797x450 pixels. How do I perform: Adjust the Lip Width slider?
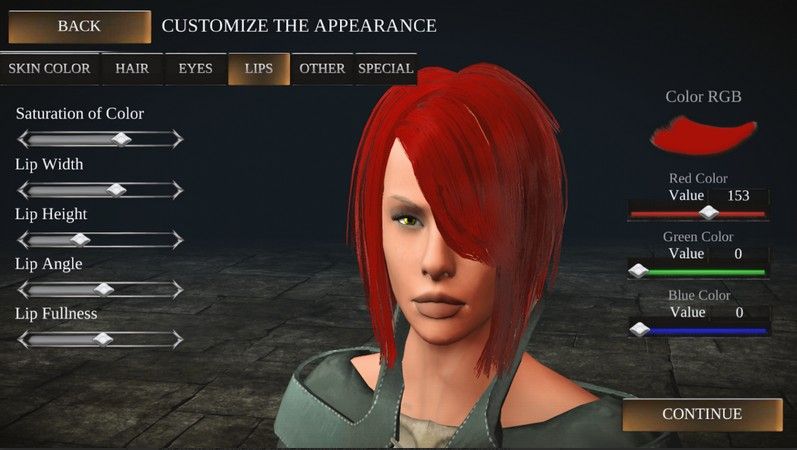click(x=100, y=189)
